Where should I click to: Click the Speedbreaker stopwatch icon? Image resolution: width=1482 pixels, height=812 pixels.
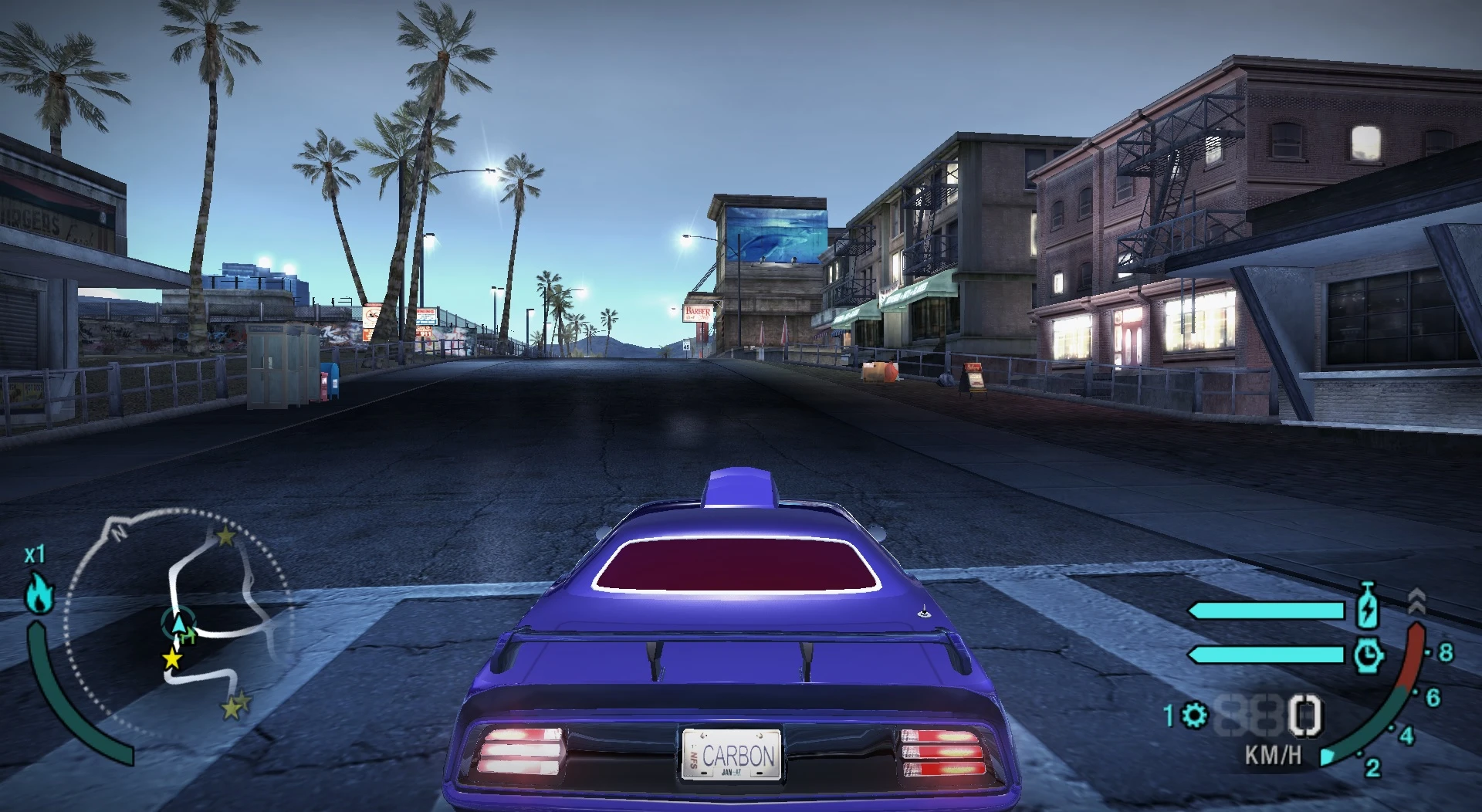1369,655
